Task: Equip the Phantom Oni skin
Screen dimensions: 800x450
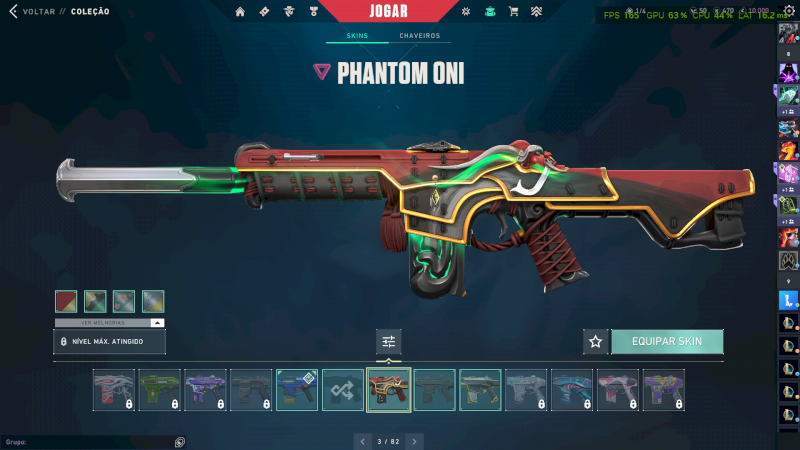Action: click(666, 341)
